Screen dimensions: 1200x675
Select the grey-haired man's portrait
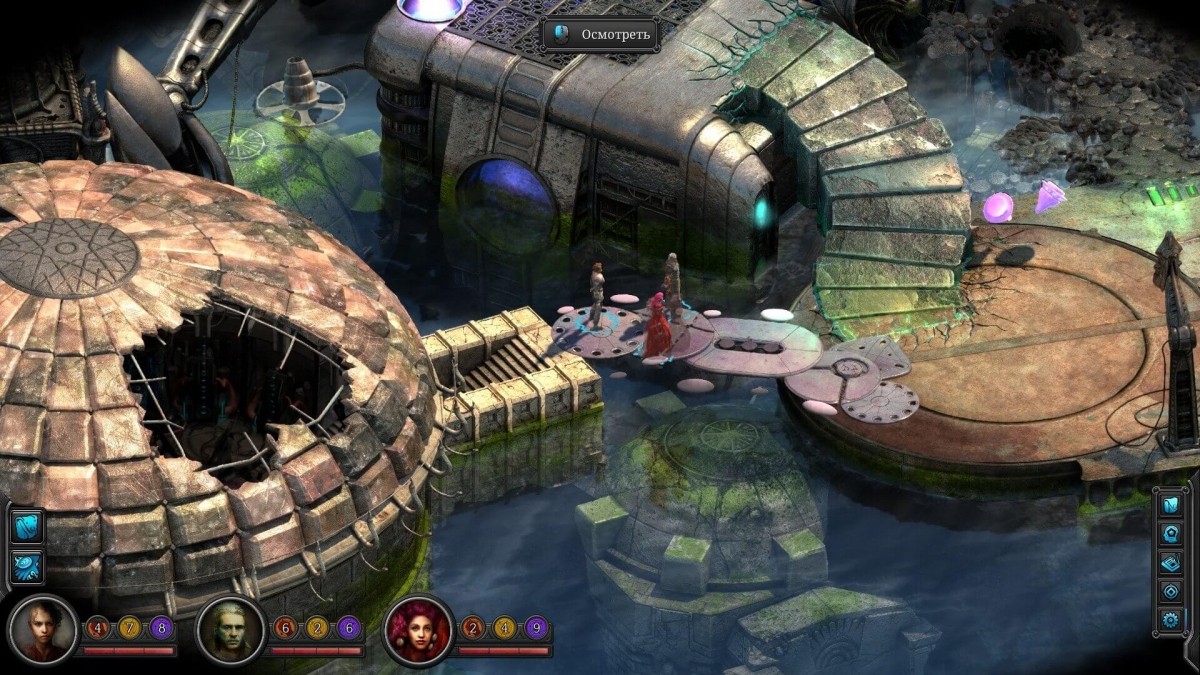click(x=232, y=630)
